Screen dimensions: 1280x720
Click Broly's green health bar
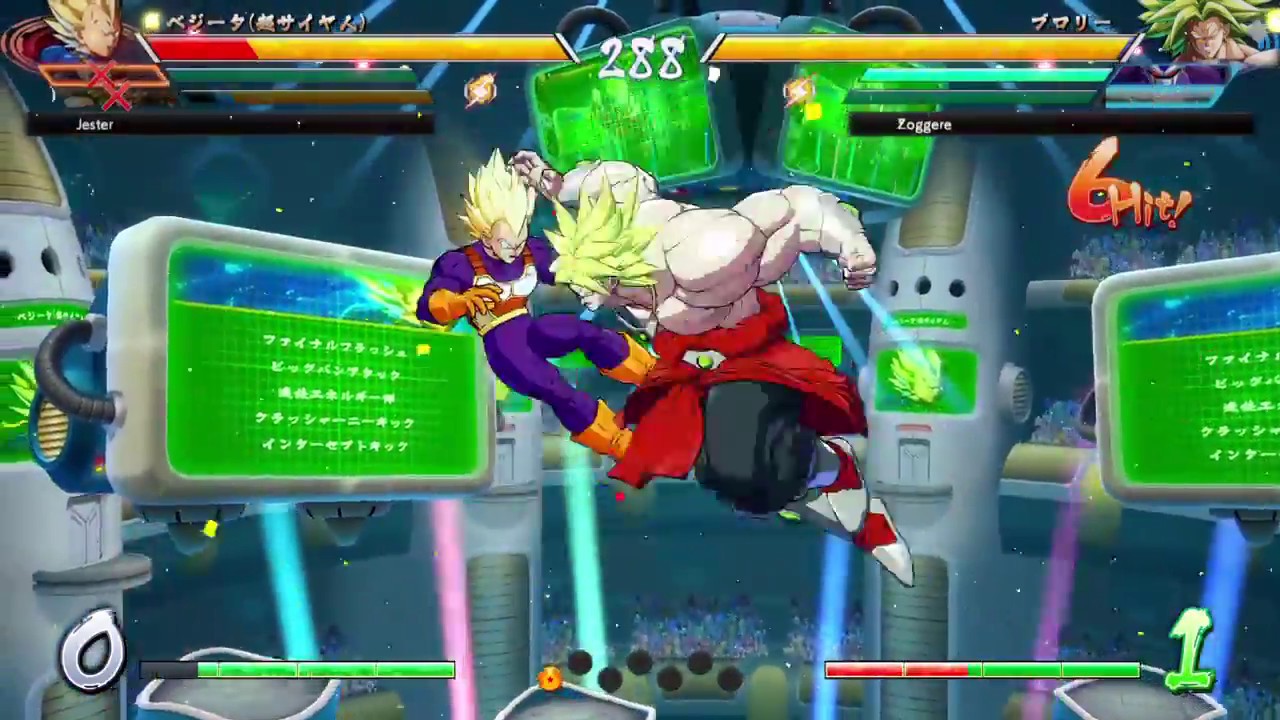point(960,72)
